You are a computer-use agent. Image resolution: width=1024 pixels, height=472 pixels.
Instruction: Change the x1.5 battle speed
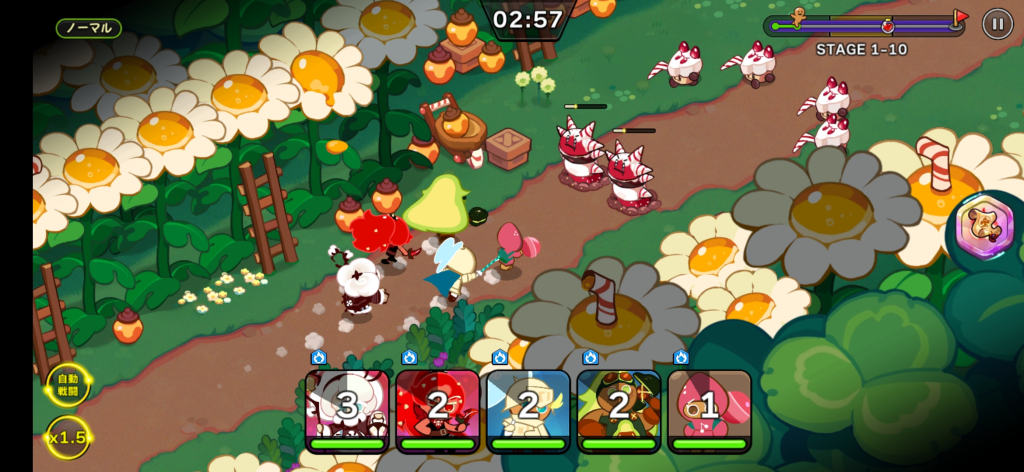point(67,437)
